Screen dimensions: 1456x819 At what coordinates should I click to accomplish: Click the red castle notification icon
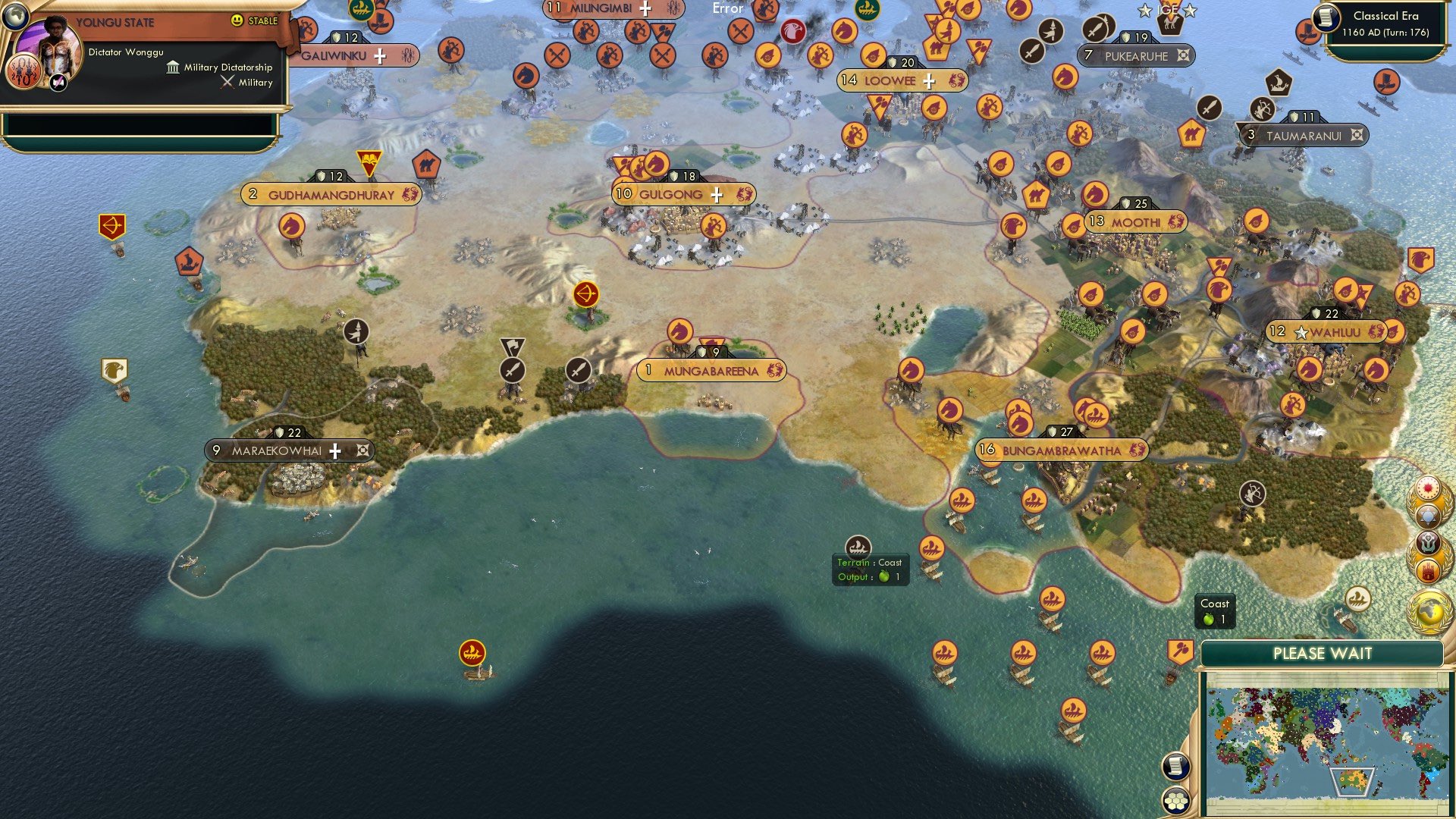tap(1429, 570)
